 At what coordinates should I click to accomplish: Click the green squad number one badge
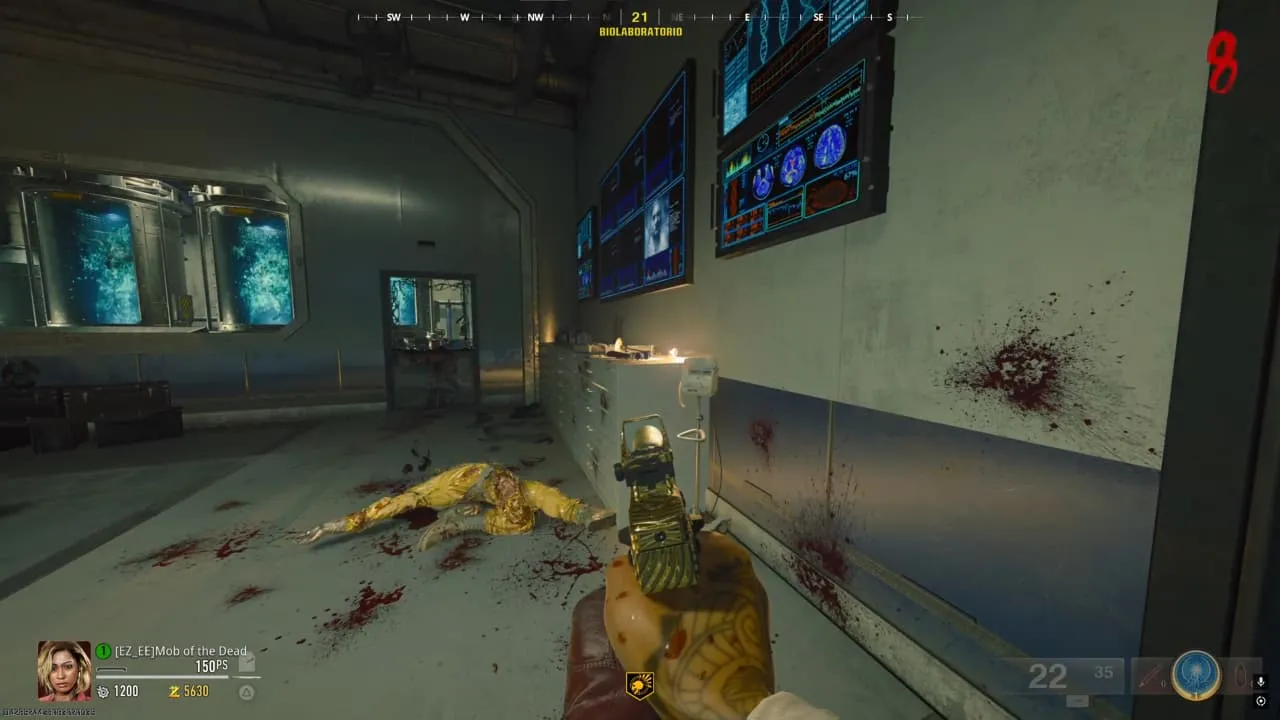(x=103, y=651)
